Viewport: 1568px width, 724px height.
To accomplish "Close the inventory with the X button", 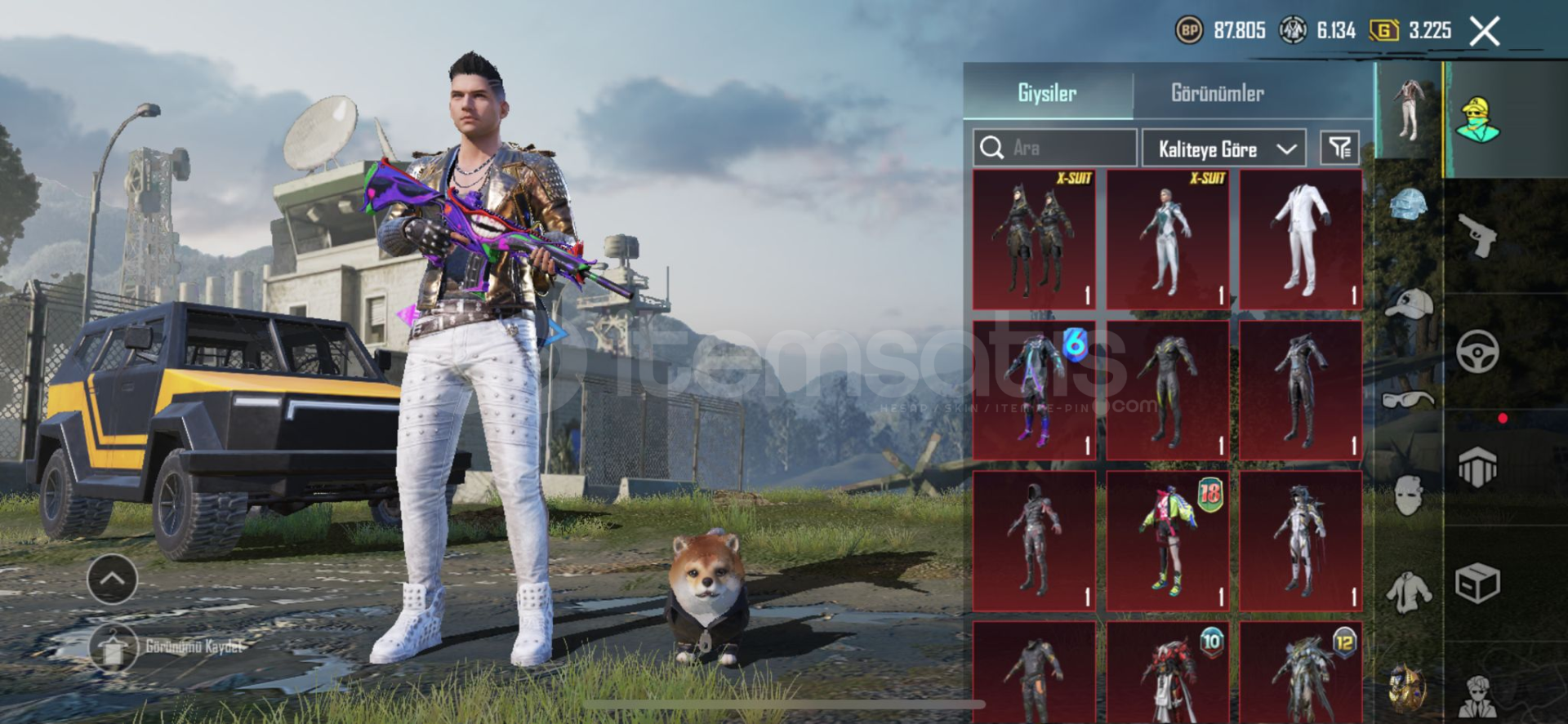I will (x=1484, y=32).
